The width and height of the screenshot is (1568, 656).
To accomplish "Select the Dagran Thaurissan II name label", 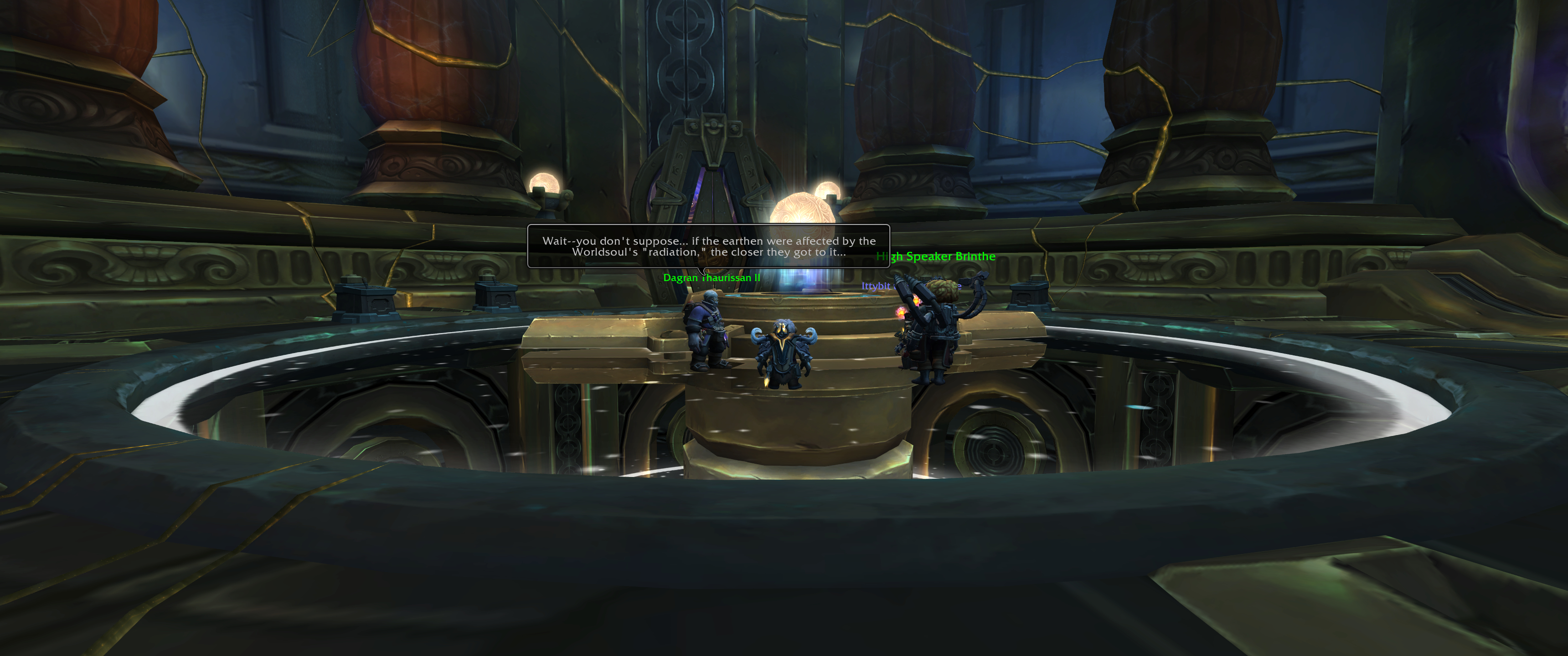I will (711, 278).
